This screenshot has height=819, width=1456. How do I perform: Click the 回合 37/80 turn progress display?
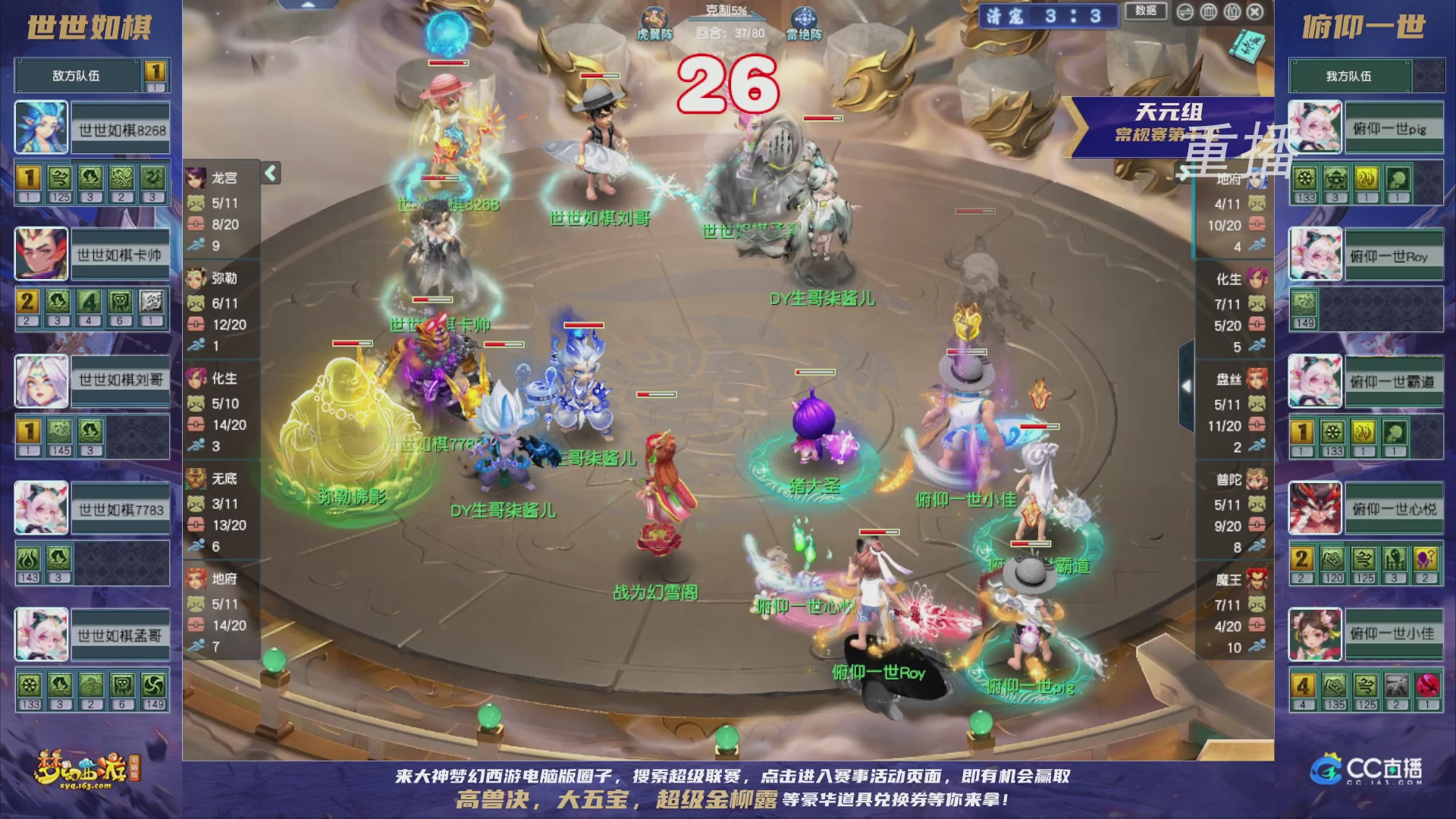tap(728, 32)
